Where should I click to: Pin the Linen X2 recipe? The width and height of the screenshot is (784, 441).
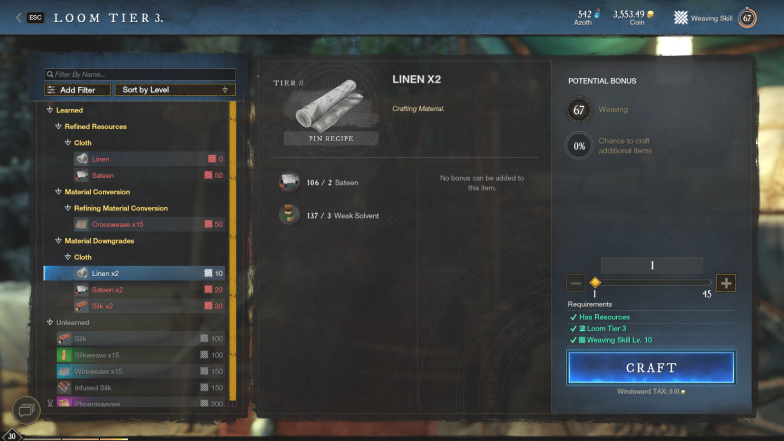click(x=319, y=138)
